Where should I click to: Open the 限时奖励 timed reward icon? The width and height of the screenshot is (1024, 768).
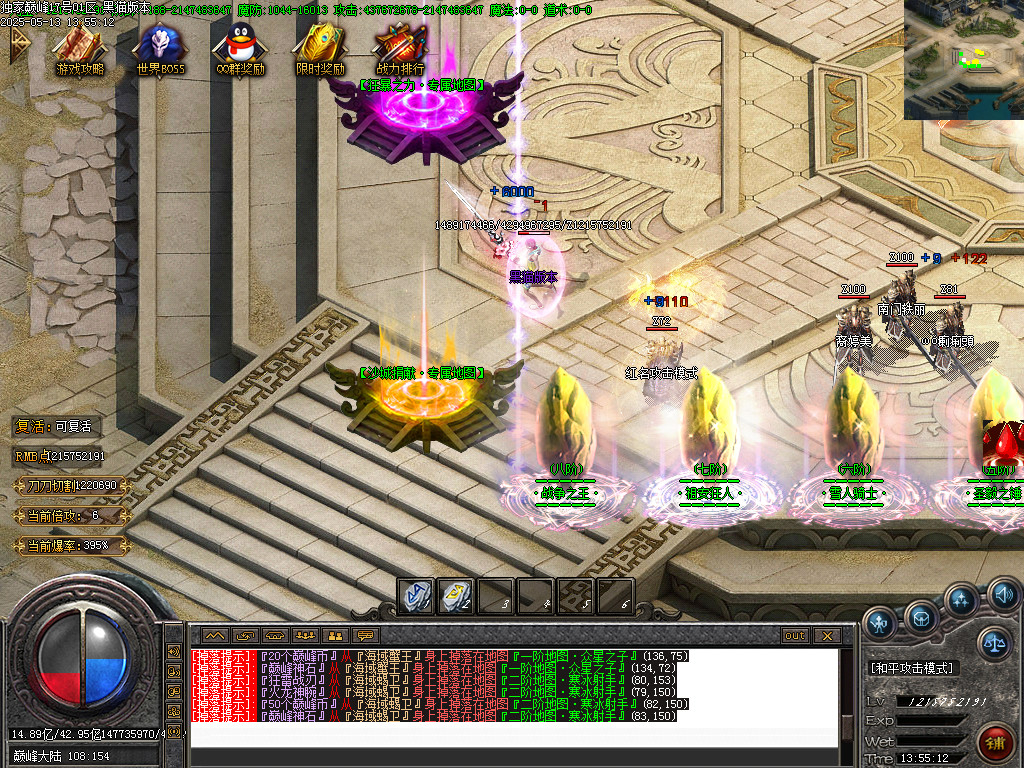[x=319, y=46]
